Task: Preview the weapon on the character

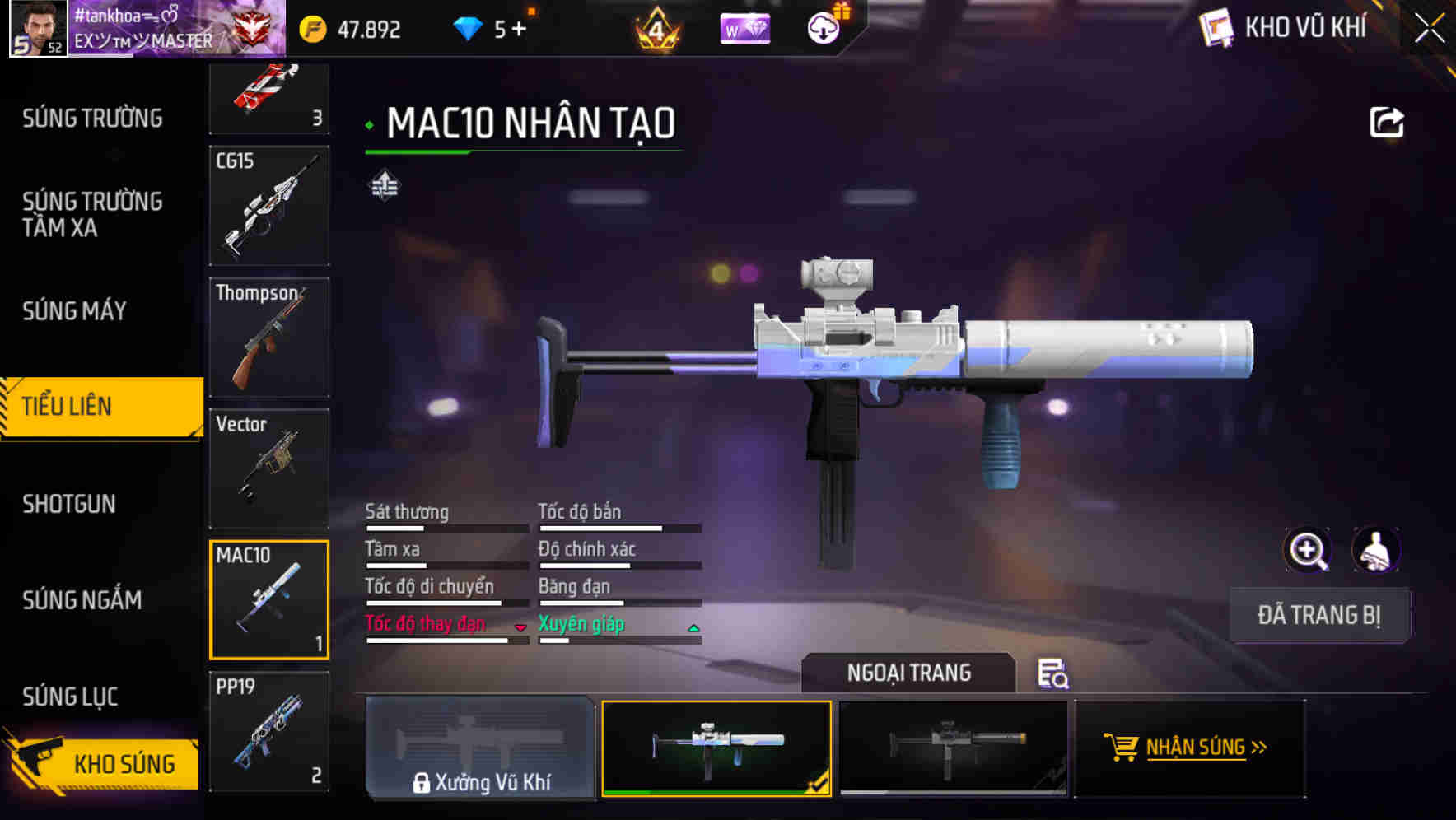Action: 1375,550
